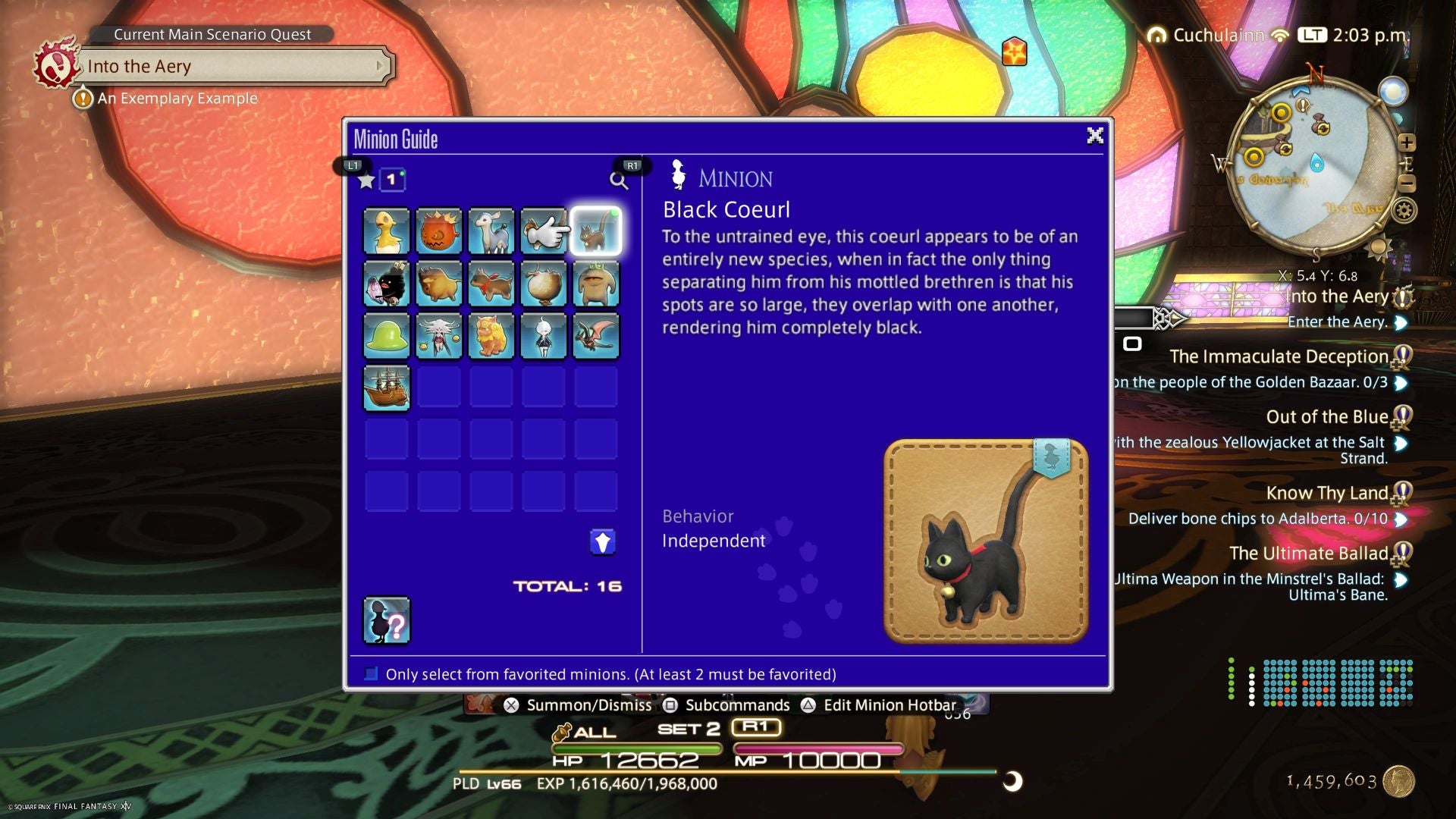
Task: Select the golden lion dog minion
Action: pos(491,335)
